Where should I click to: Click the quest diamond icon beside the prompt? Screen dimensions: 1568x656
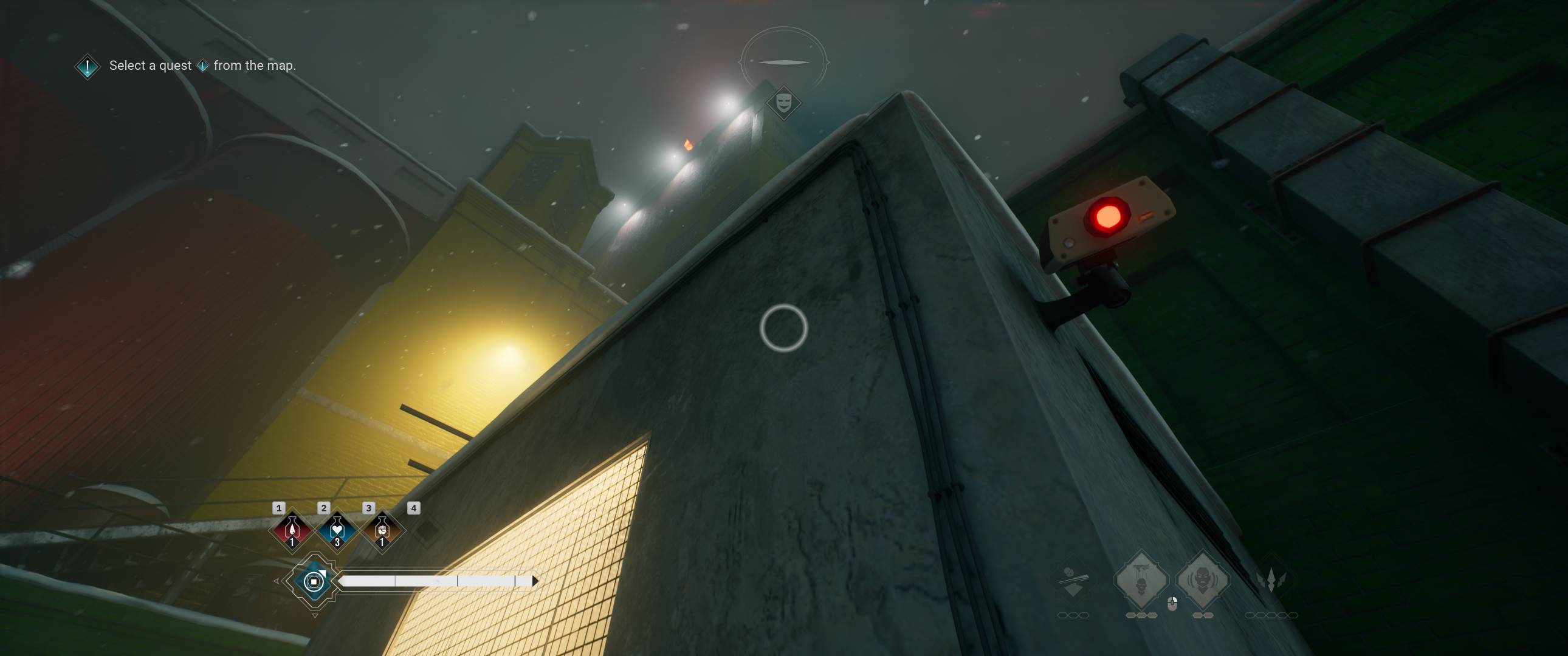[x=86, y=65]
